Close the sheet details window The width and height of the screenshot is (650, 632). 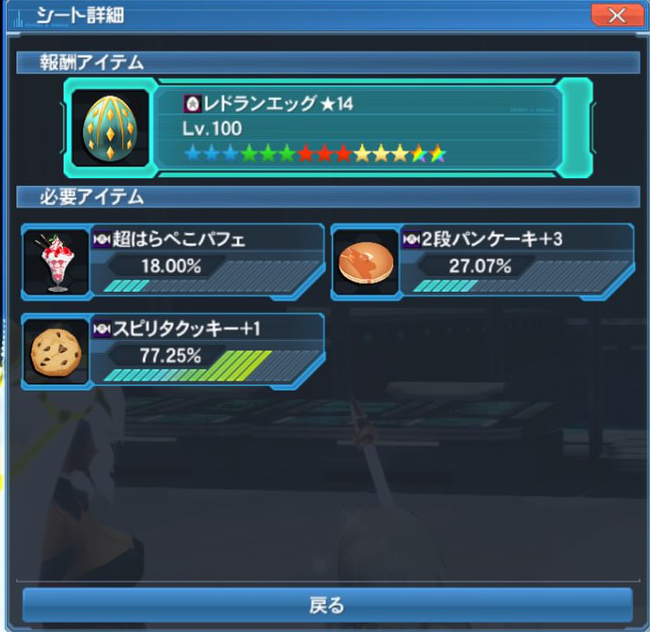pyautogui.click(x=616, y=15)
